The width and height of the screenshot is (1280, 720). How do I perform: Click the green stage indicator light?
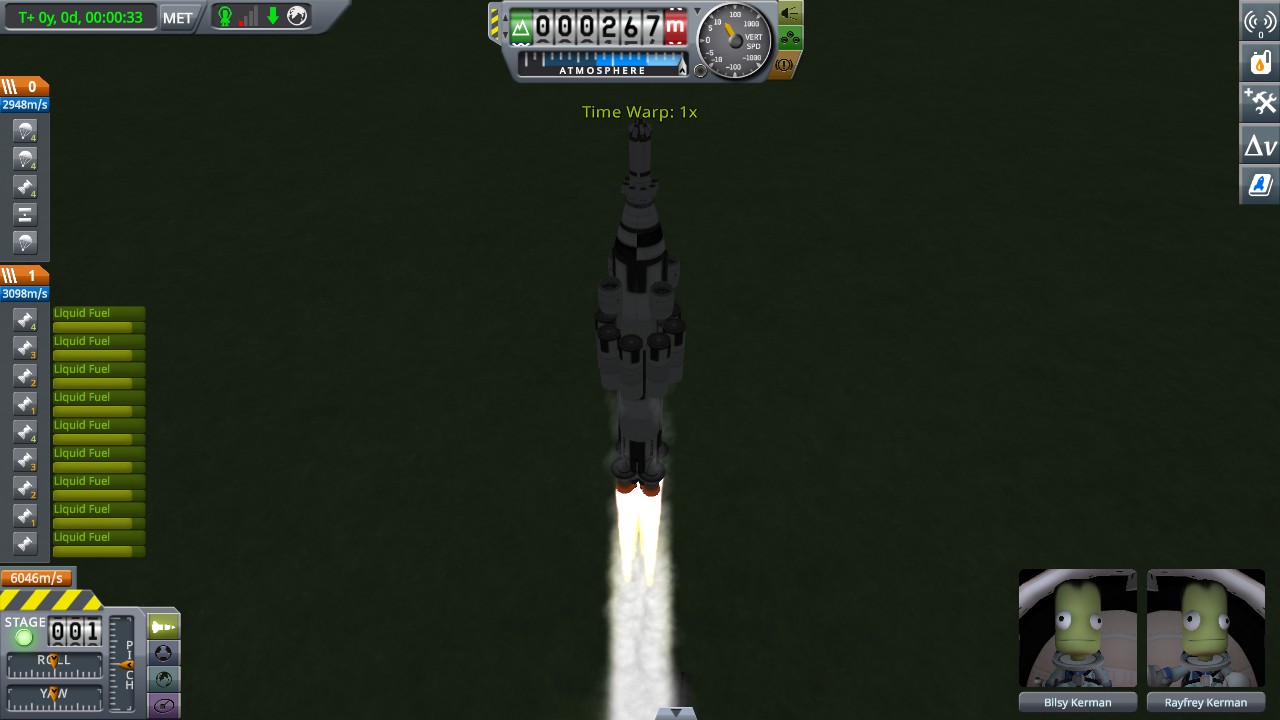click(x=24, y=636)
